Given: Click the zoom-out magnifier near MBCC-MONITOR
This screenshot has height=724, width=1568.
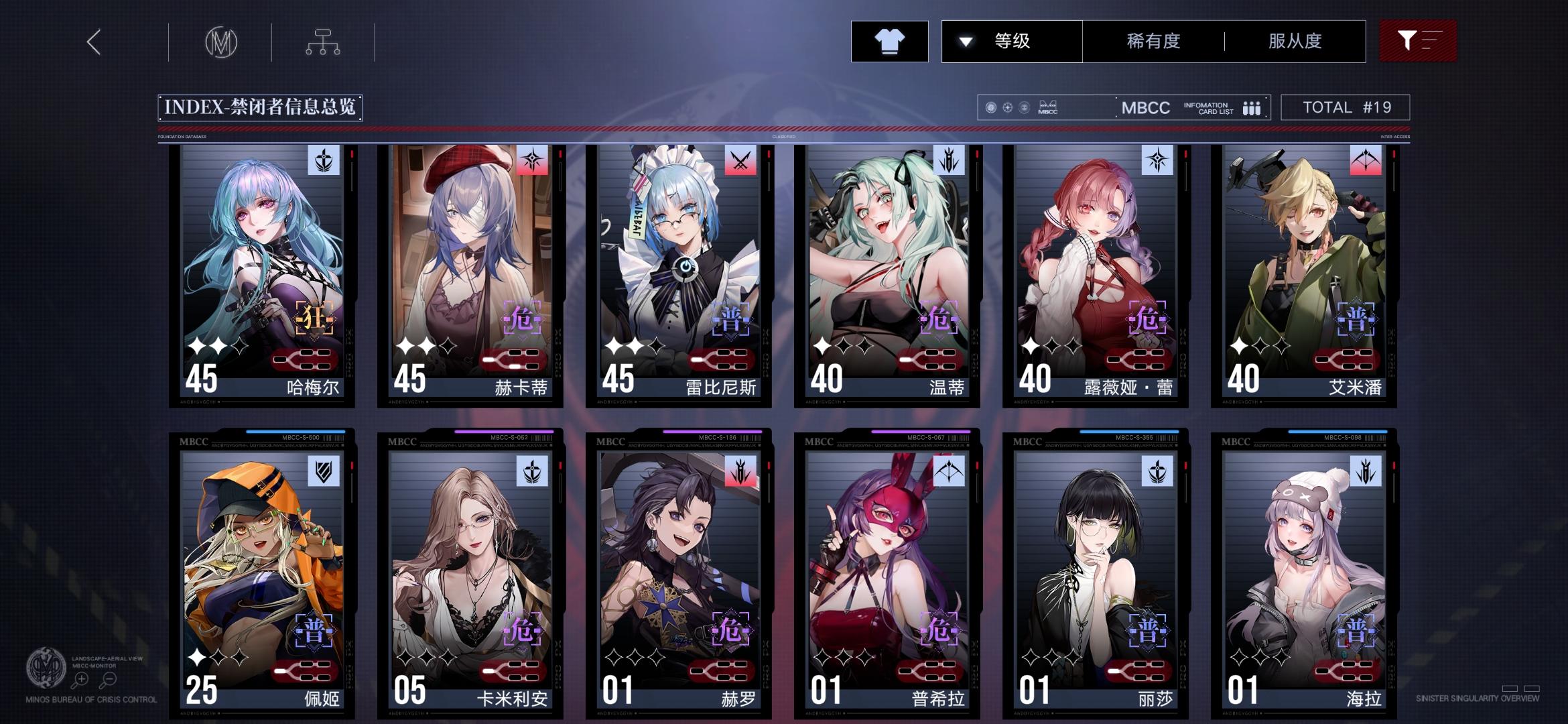Looking at the screenshot, I should pos(110,679).
